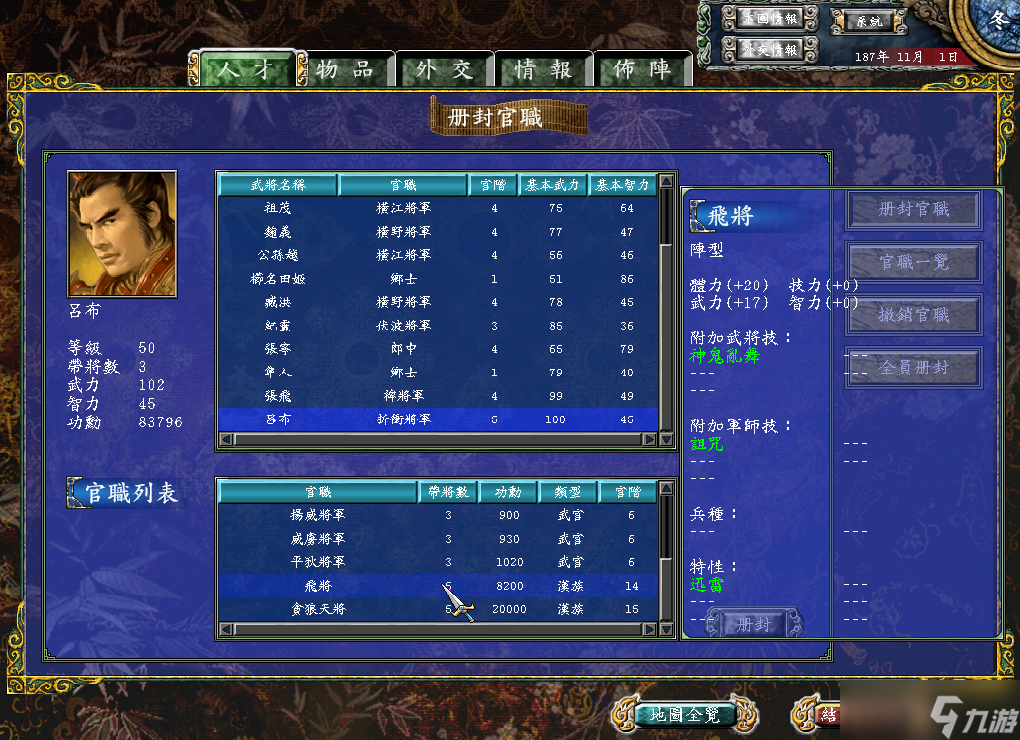The image size is (1020, 740).
Task: Click the 冊封官職 side button
Action: point(913,210)
